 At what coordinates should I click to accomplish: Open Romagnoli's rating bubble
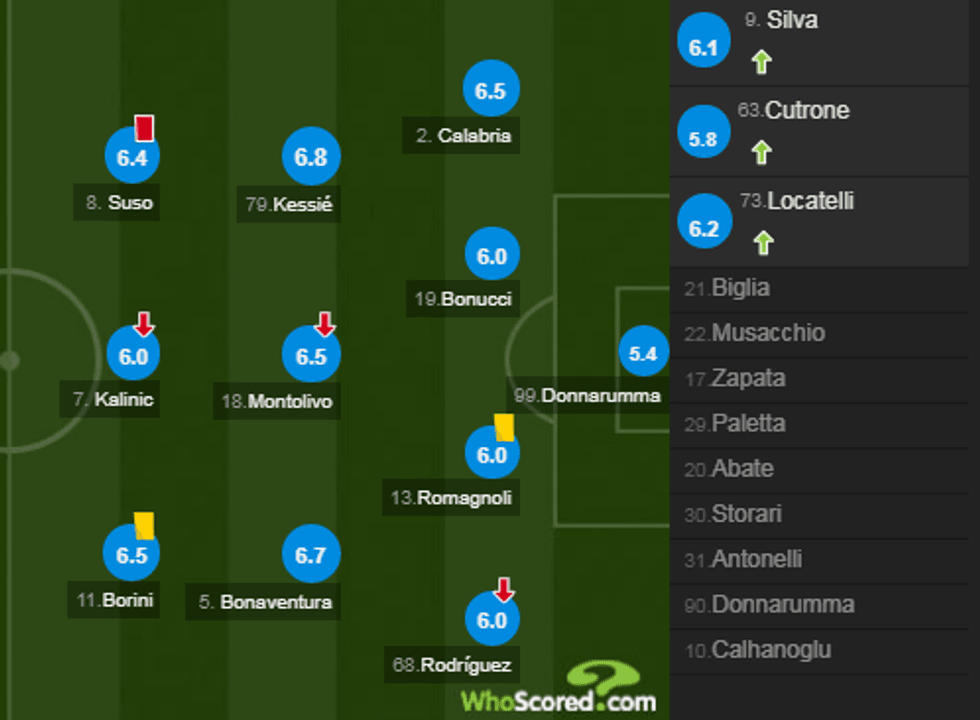point(492,455)
